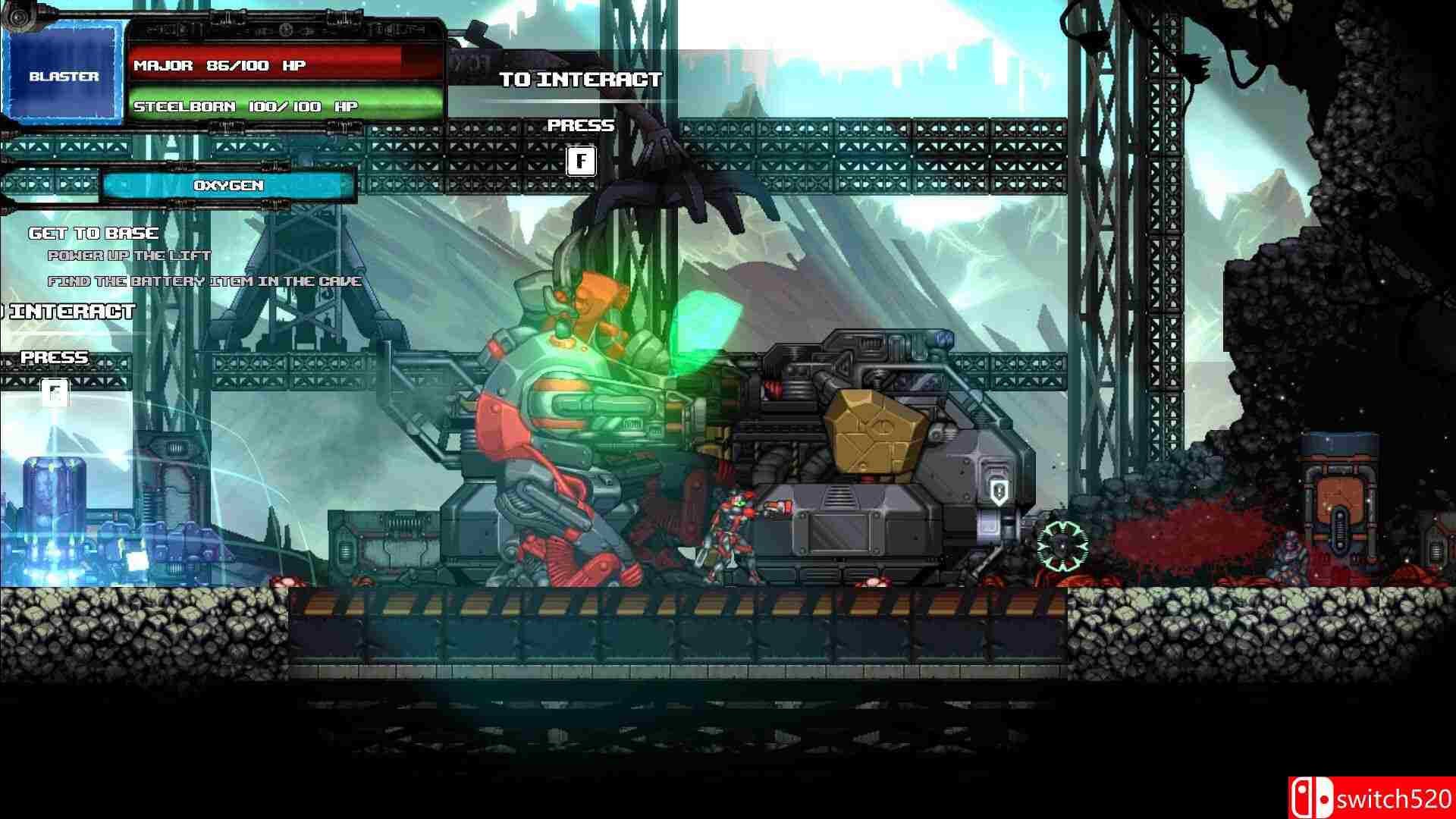Select the Blaster weapon icon

pos(64,72)
